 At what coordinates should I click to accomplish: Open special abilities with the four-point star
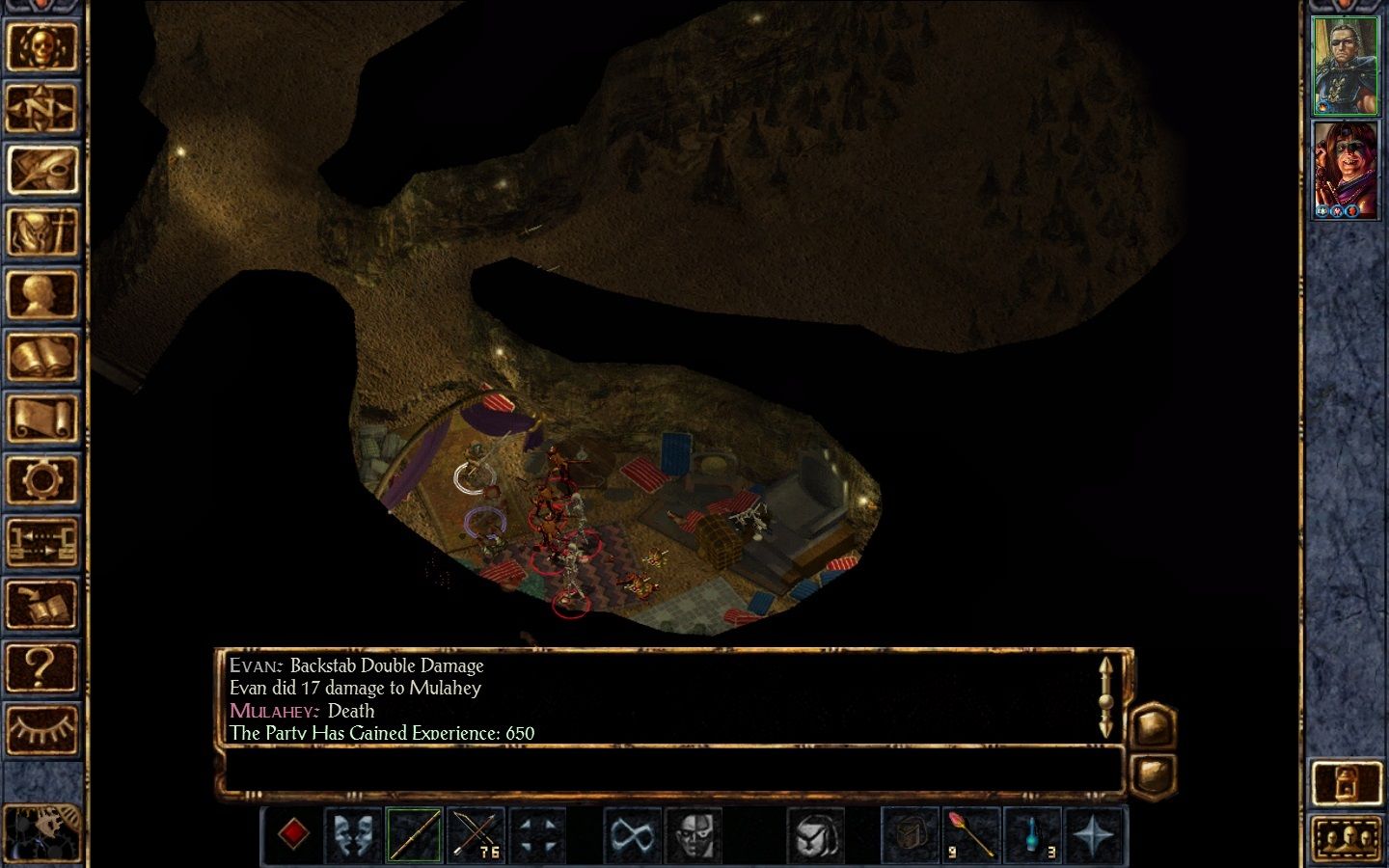point(1095,833)
